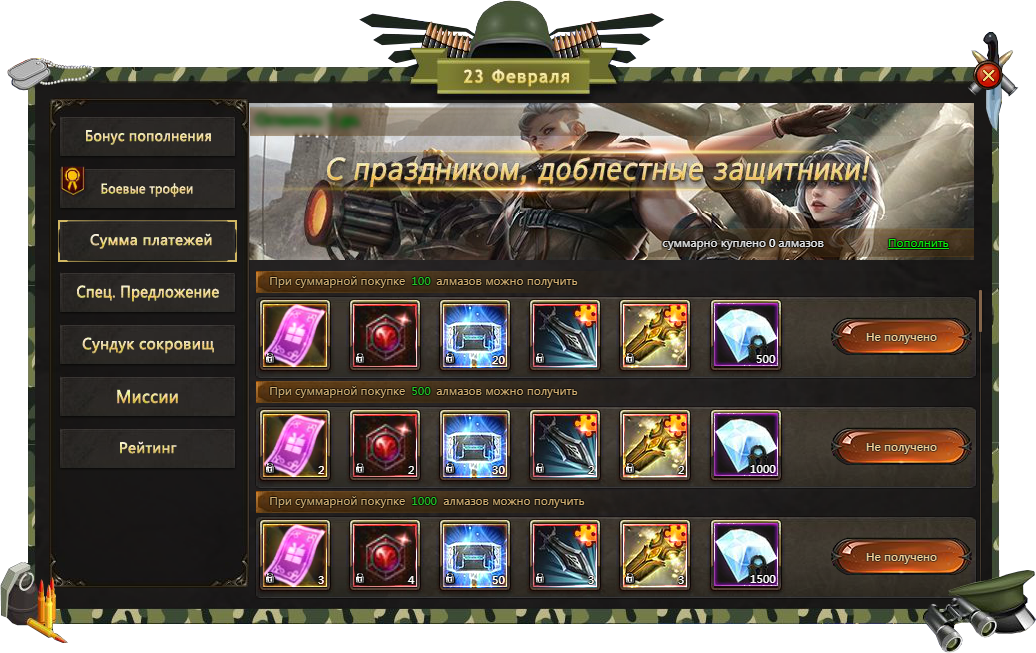Select the 1500 diamonds reward icon
This screenshot has width=1036, height=653.
tap(745, 555)
